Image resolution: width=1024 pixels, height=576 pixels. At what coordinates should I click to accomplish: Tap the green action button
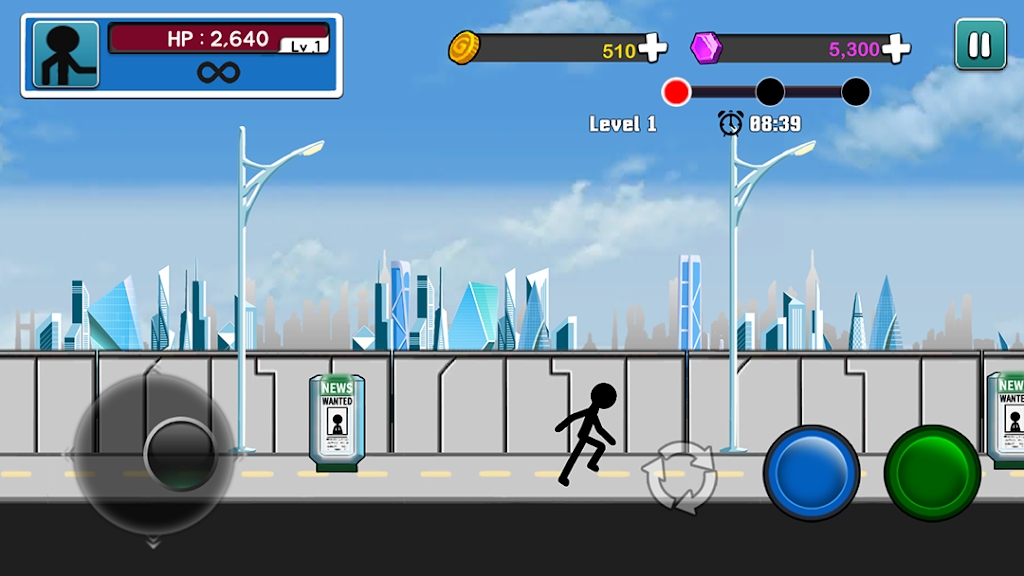(x=932, y=472)
